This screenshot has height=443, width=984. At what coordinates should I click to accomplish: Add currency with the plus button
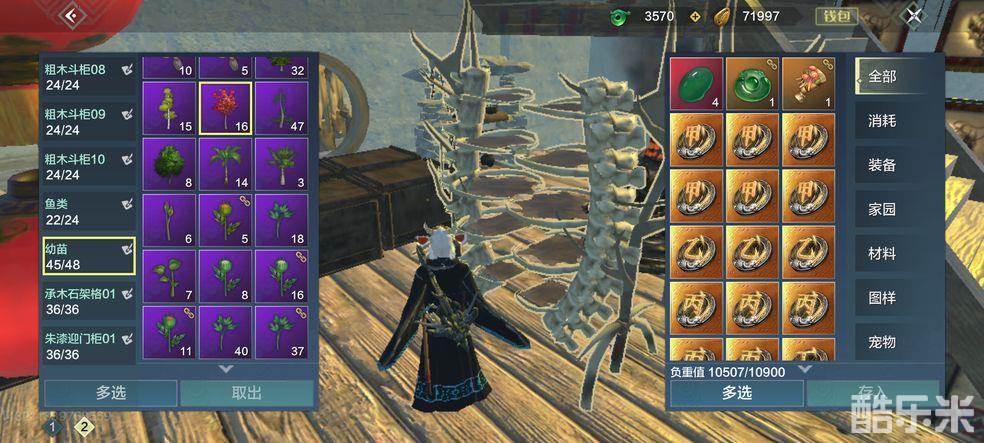[x=695, y=16]
